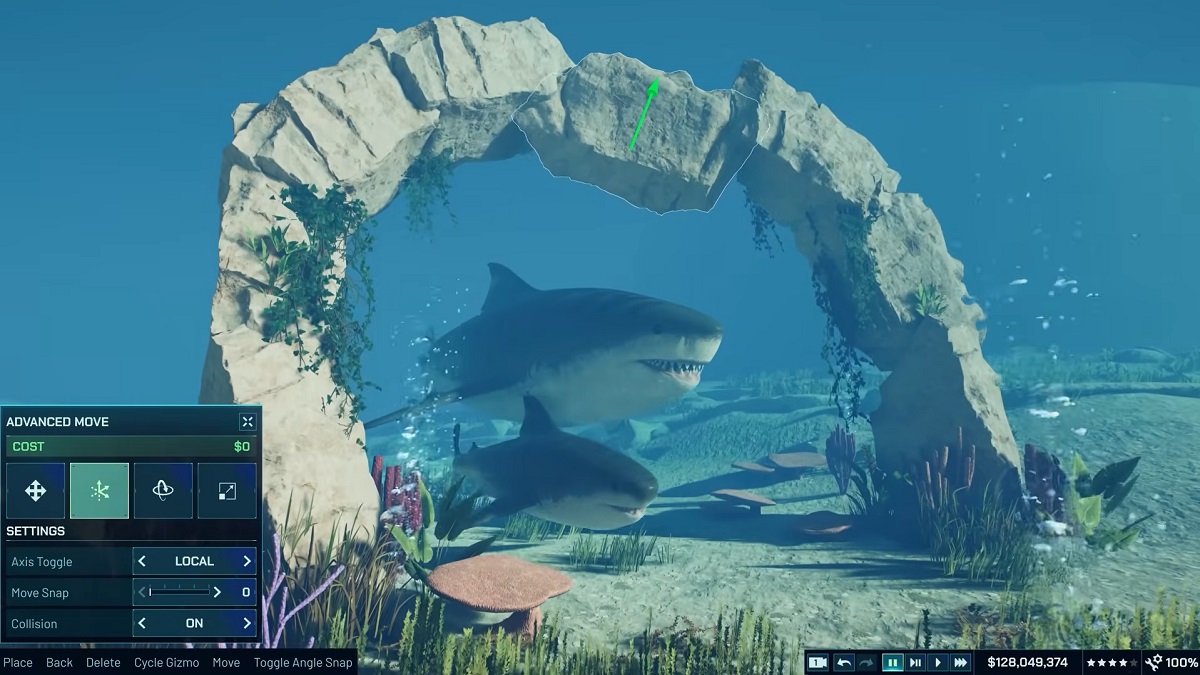Activate the scale tool icon

[227, 490]
